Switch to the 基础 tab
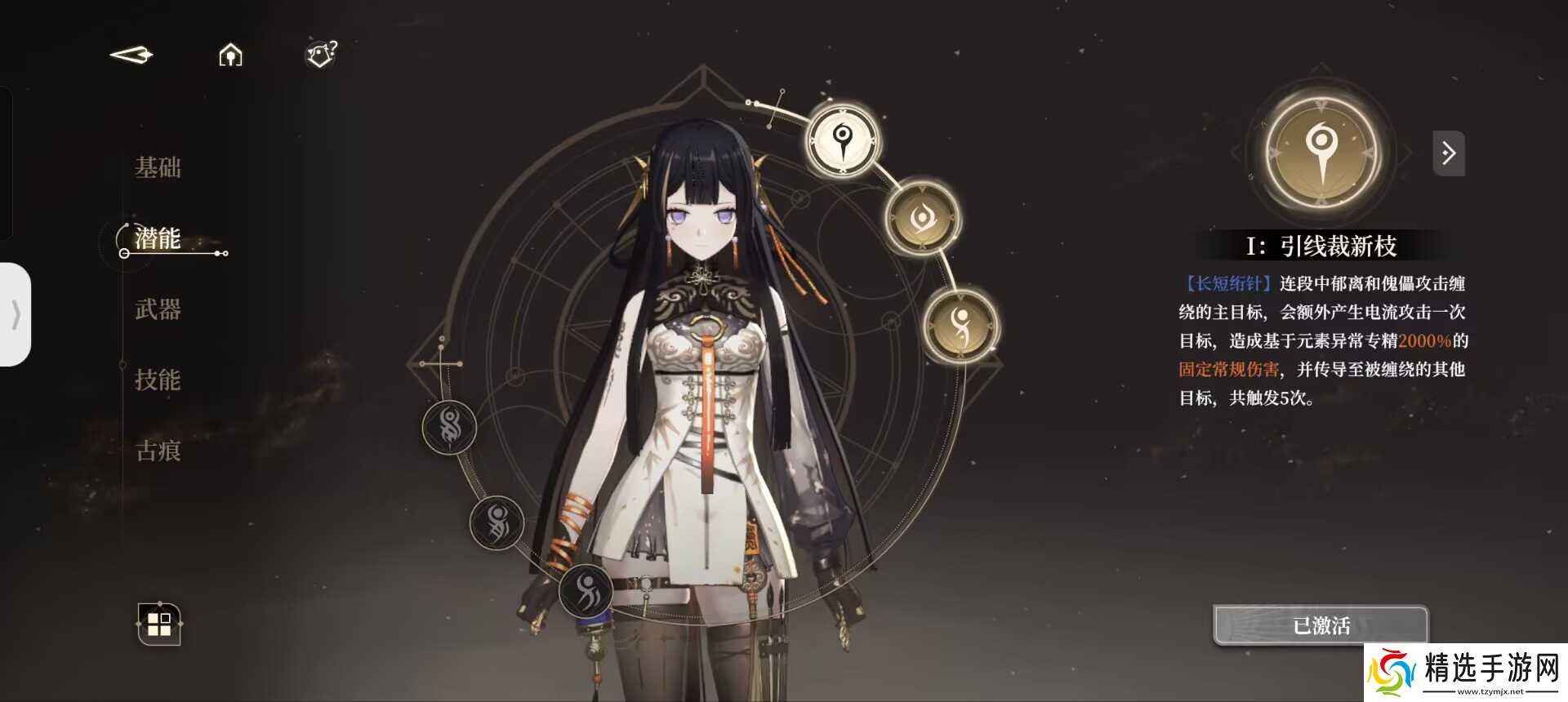This screenshot has height=702, width=1568. (x=158, y=168)
